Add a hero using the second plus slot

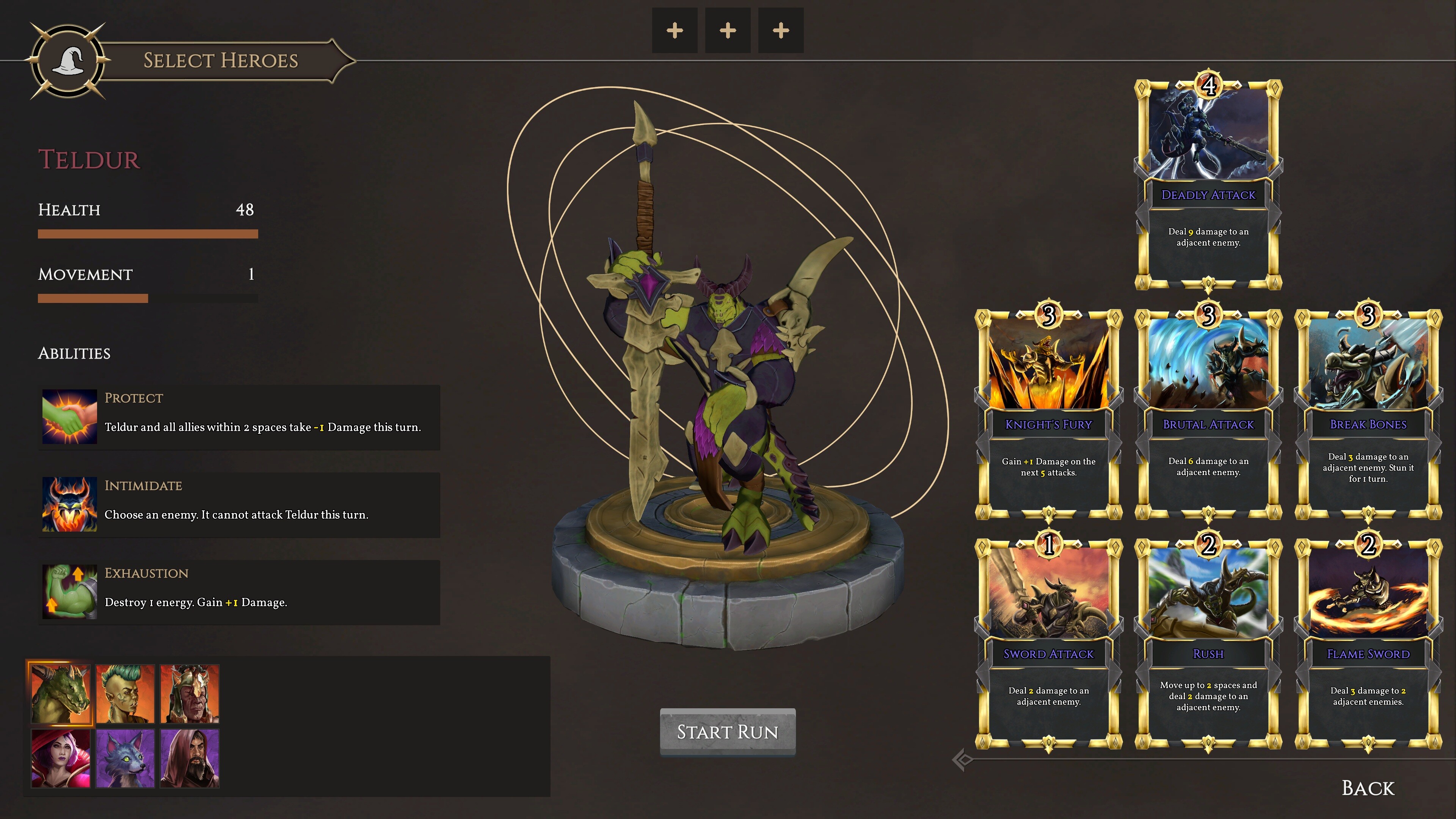728,31
